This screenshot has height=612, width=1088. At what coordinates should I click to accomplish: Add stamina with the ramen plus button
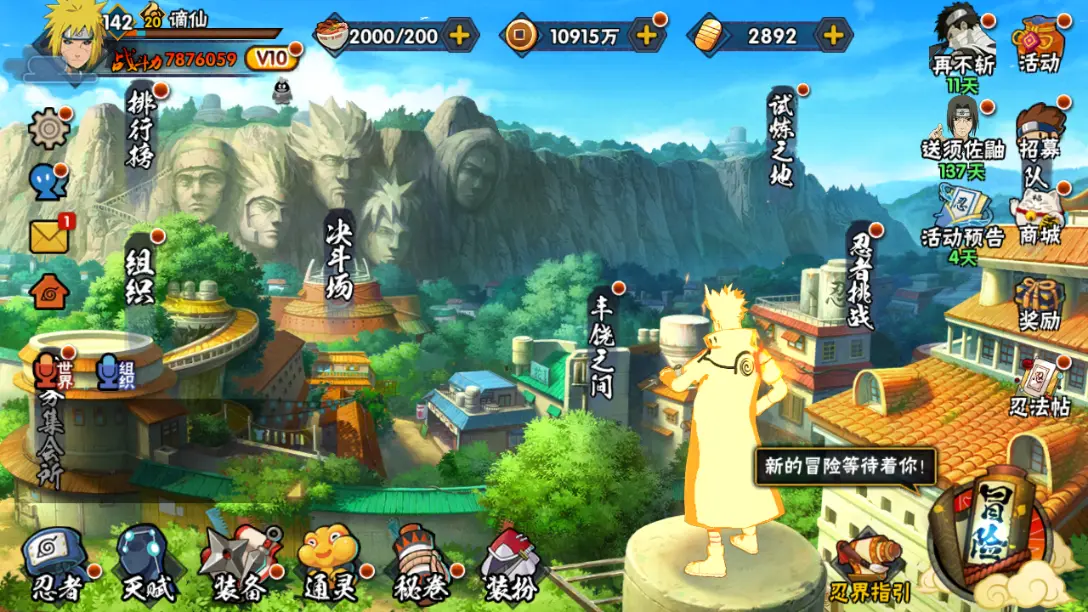coord(459,36)
